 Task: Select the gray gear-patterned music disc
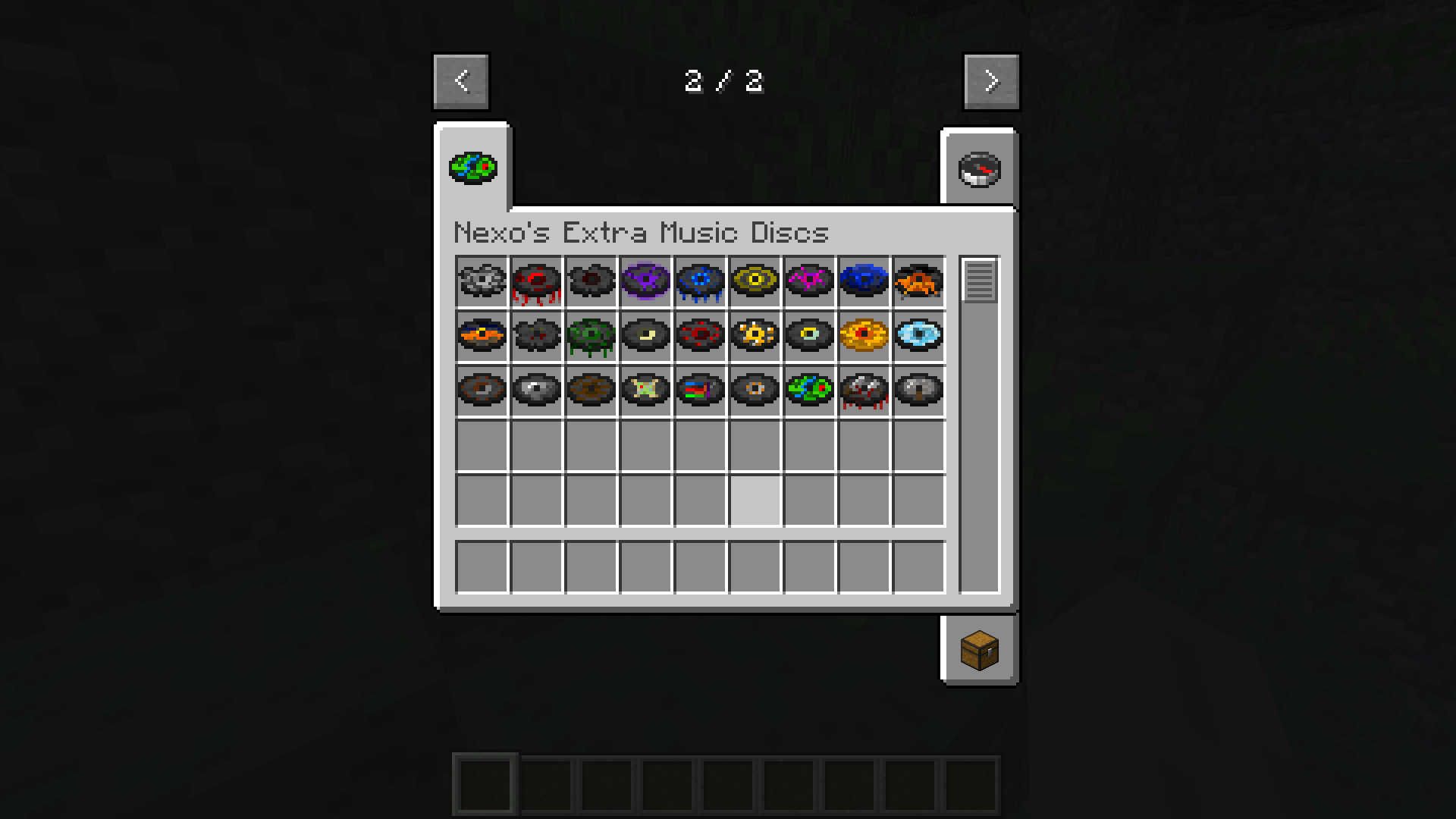pos(482,282)
